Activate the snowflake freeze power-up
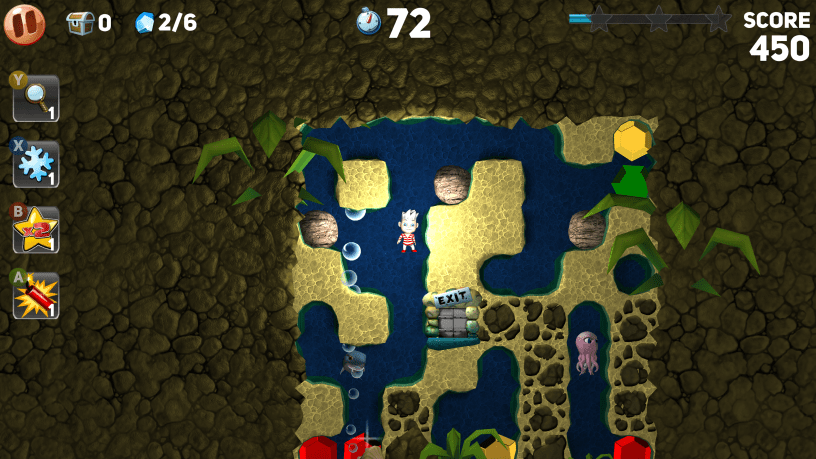This screenshot has height=459, width=816. (35, 164)
